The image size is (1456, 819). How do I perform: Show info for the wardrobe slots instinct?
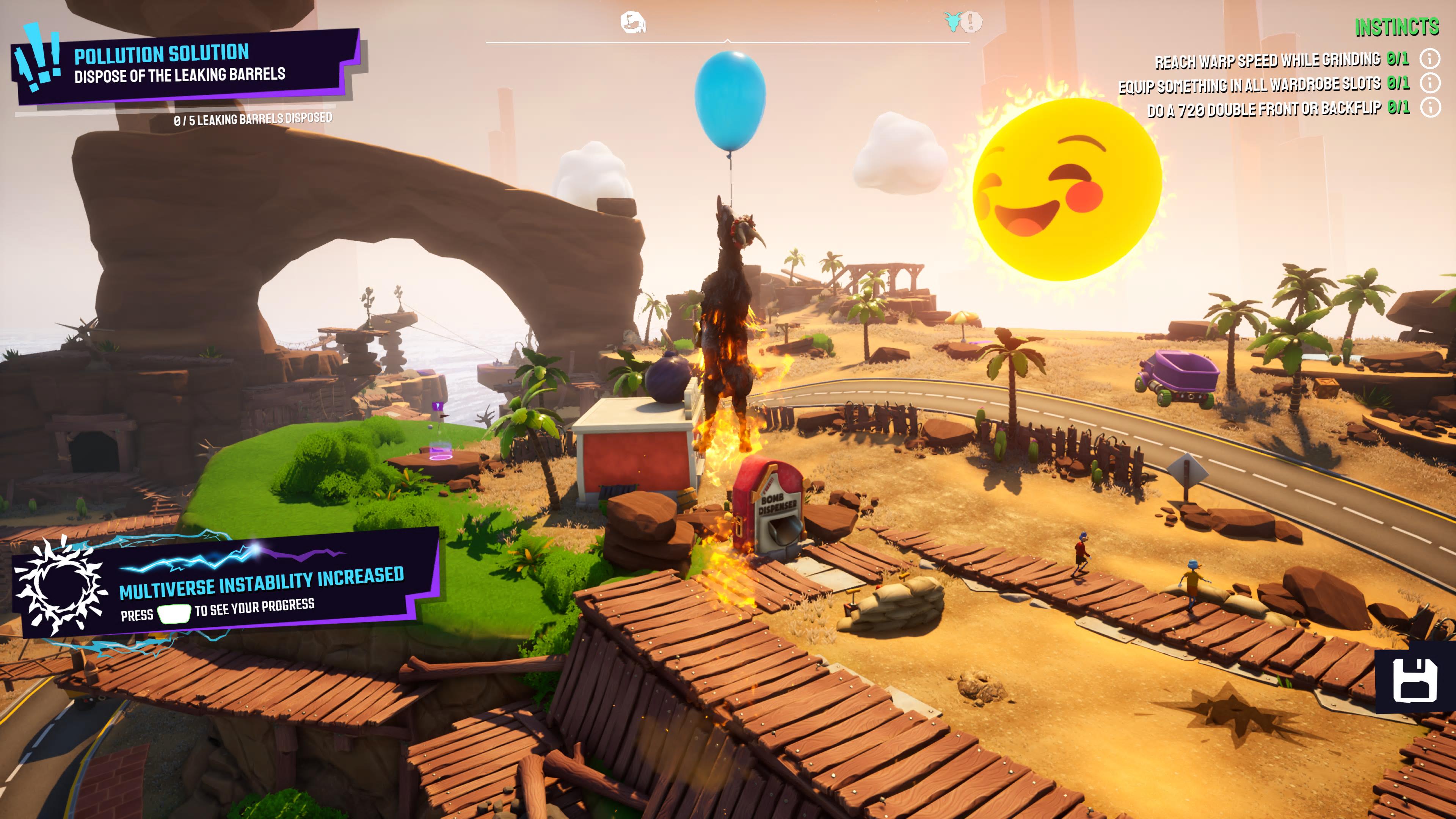(1430, 83)
